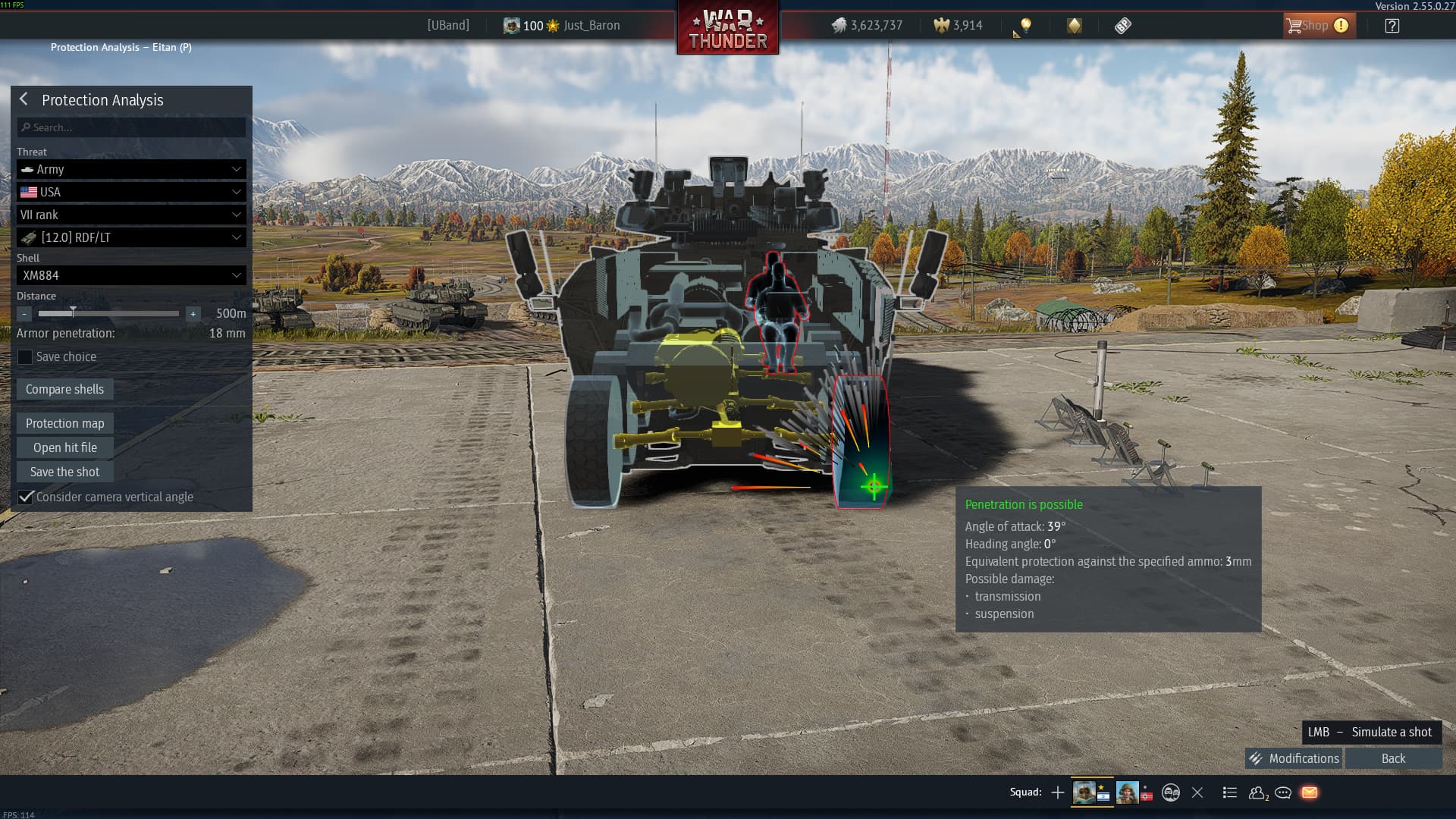Tick the Save choice checkbox
The image size is (1456, 819).
click(x=25, y=356)
